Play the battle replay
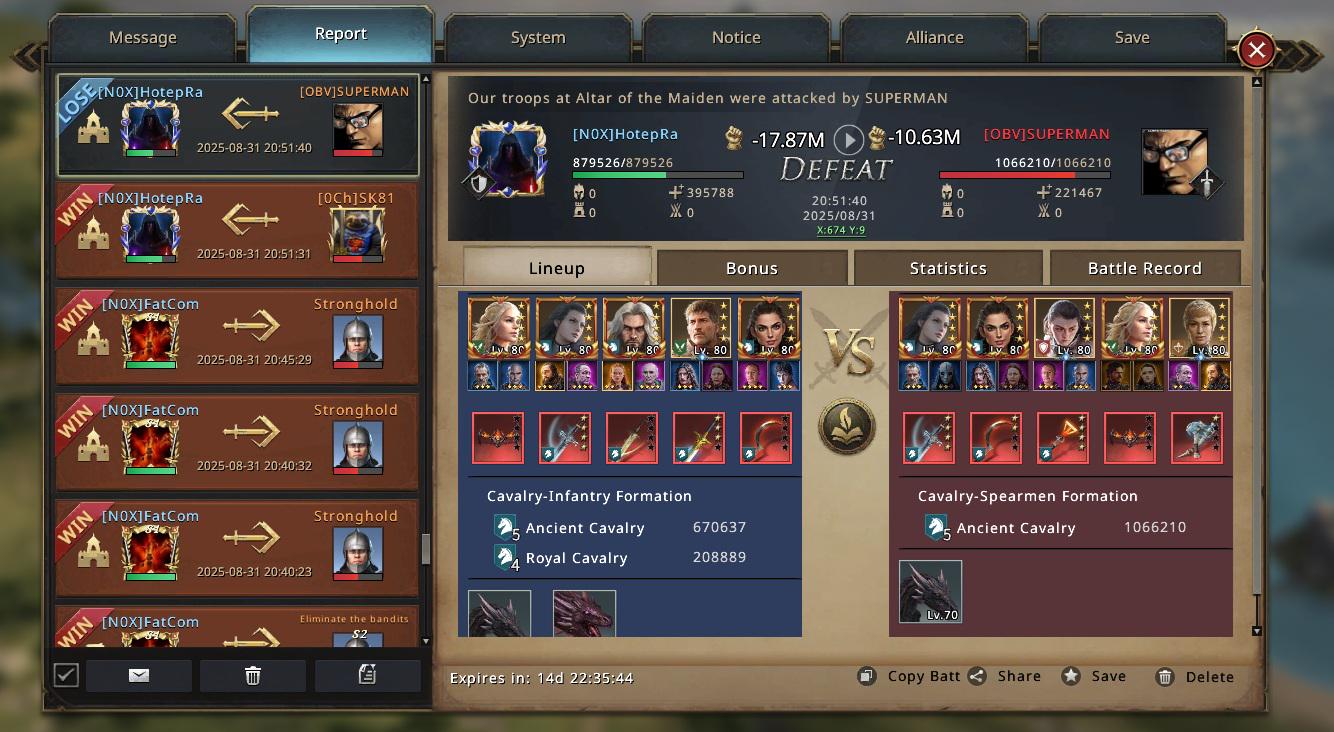Viewport: 1334px width, 732px height. pyautogui.click(x=849, y=139)
